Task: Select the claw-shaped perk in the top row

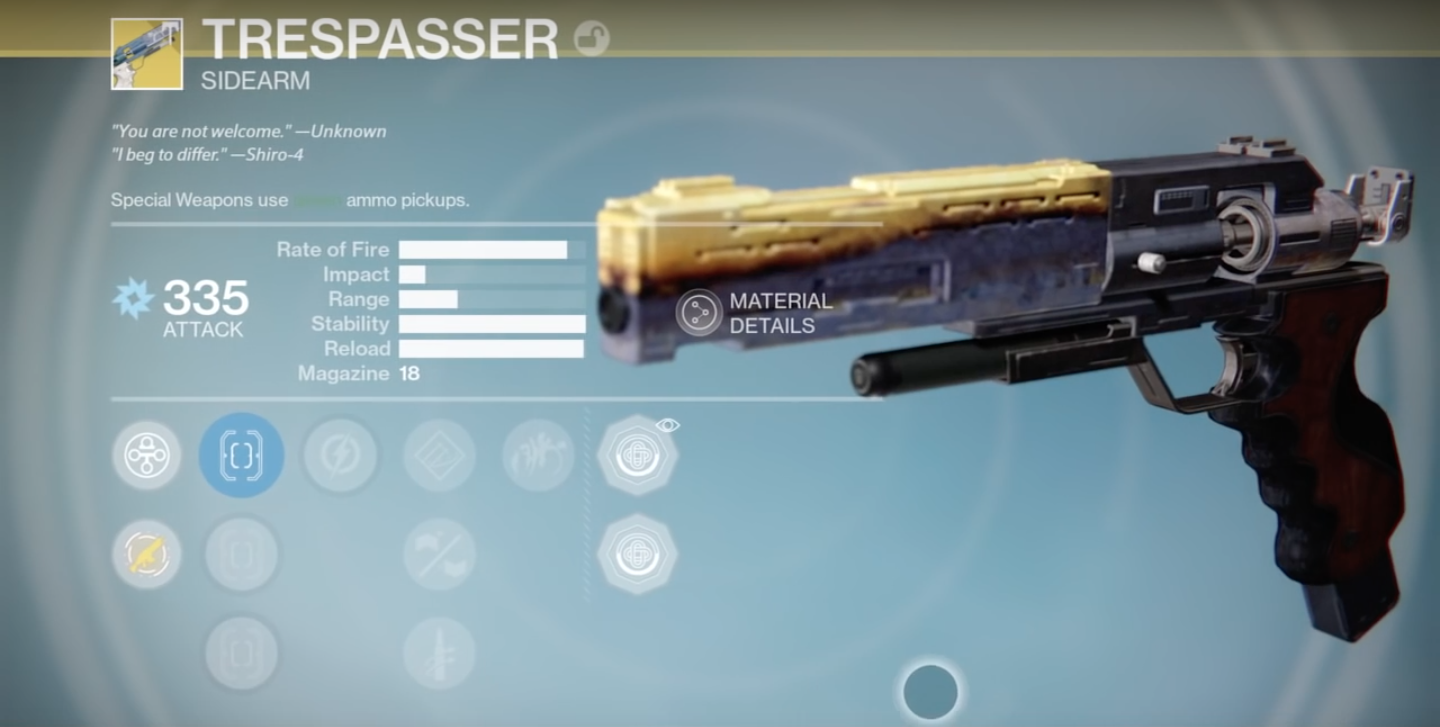Action: (x=538, y=454)
